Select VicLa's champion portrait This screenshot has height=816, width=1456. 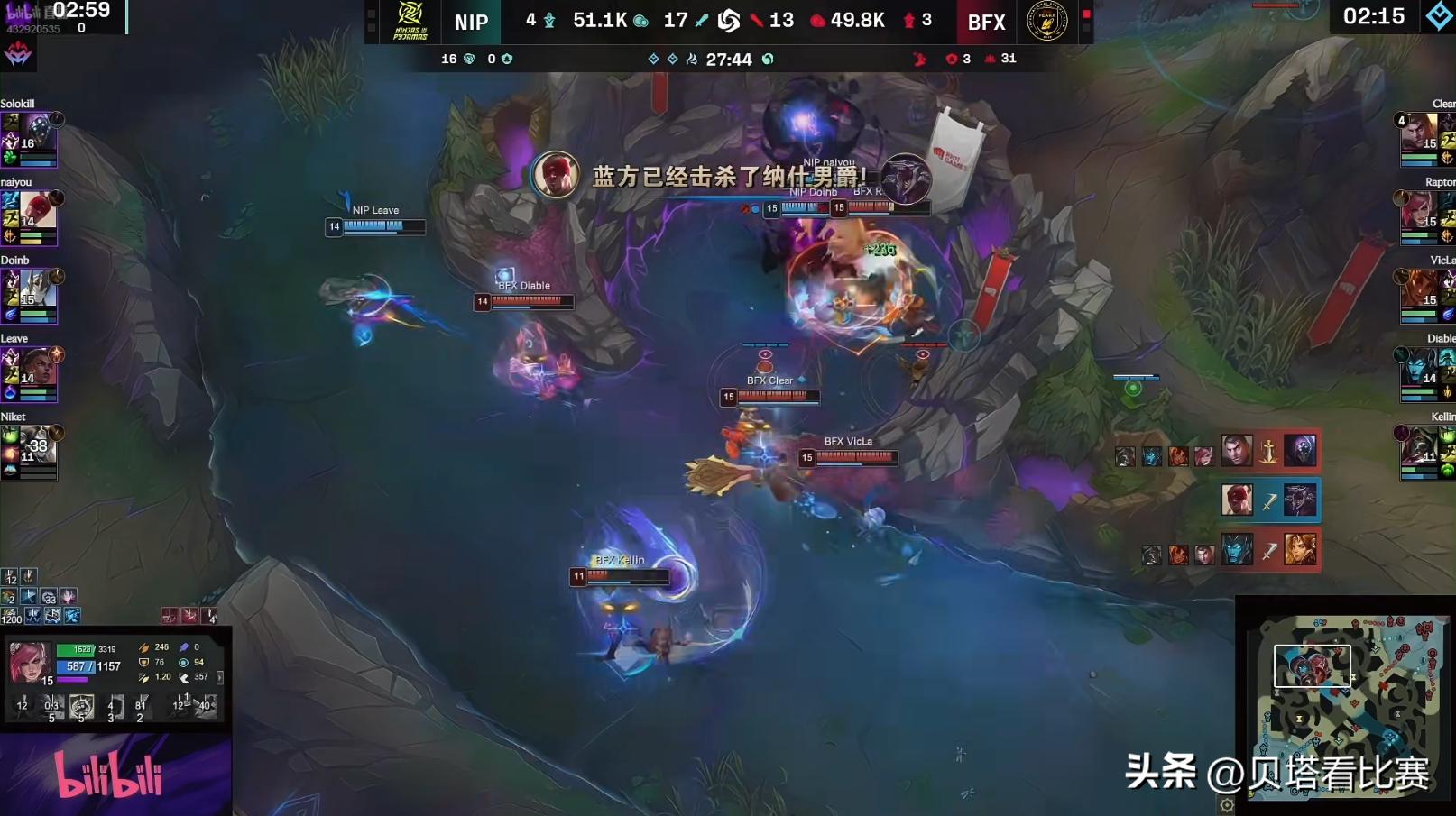coord(1418,290)
